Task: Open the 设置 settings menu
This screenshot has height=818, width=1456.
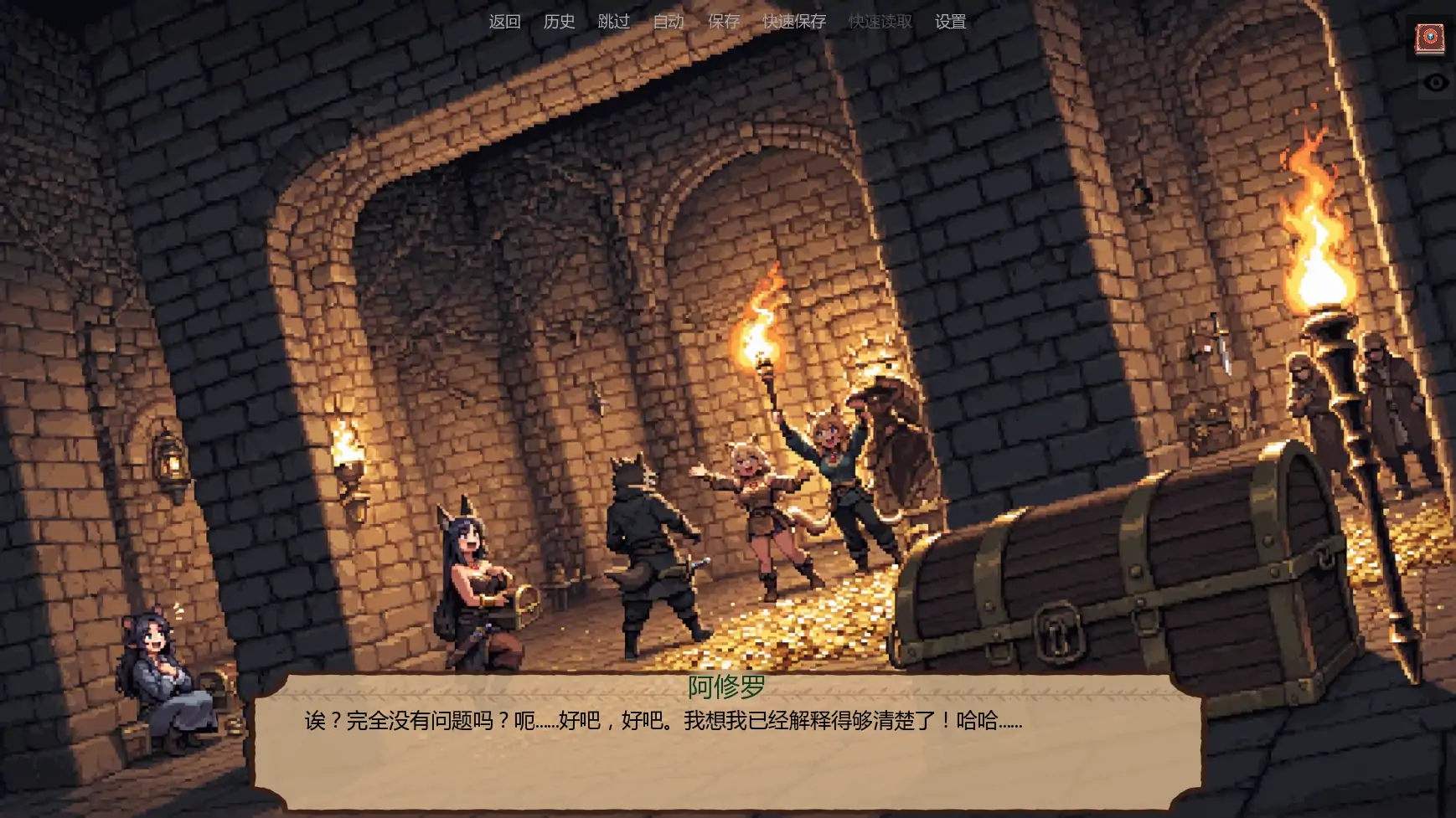Action: click(x=951, y=22)
